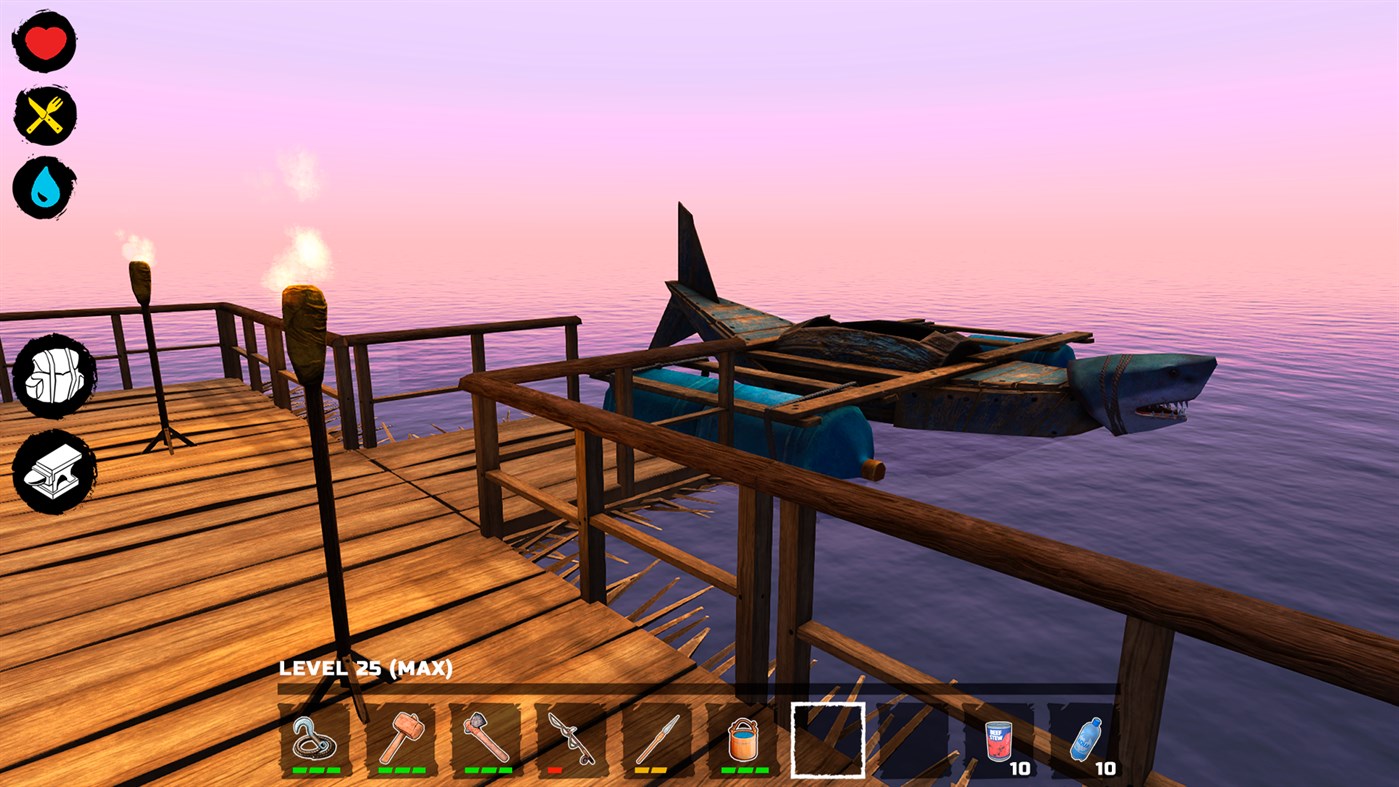Viewport: 1399px width, 787px height.
Task: Select the water bucket item
Action: coord(742,742)
